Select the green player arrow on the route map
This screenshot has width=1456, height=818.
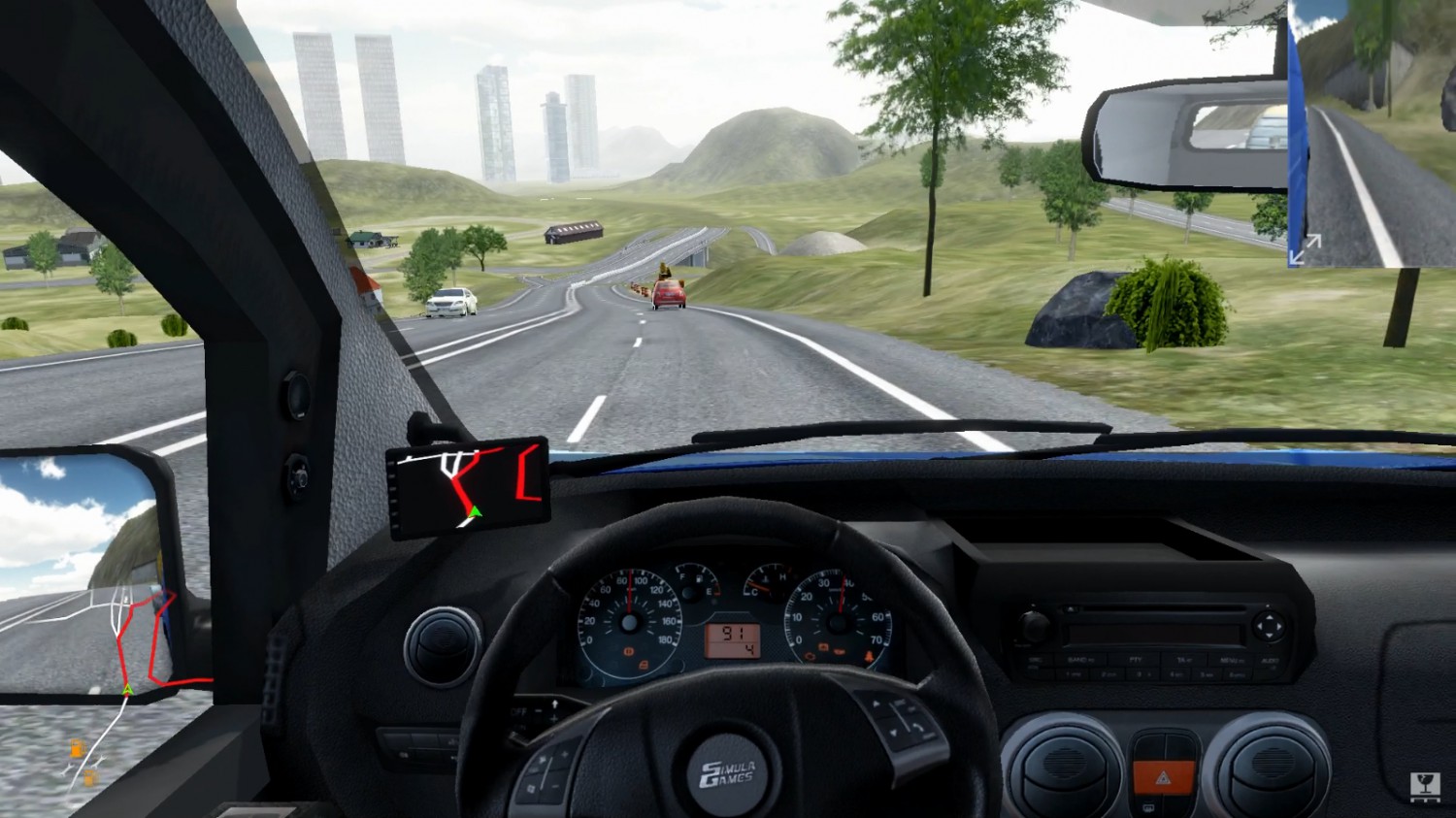pyautogui.click(x=127, y=689)
